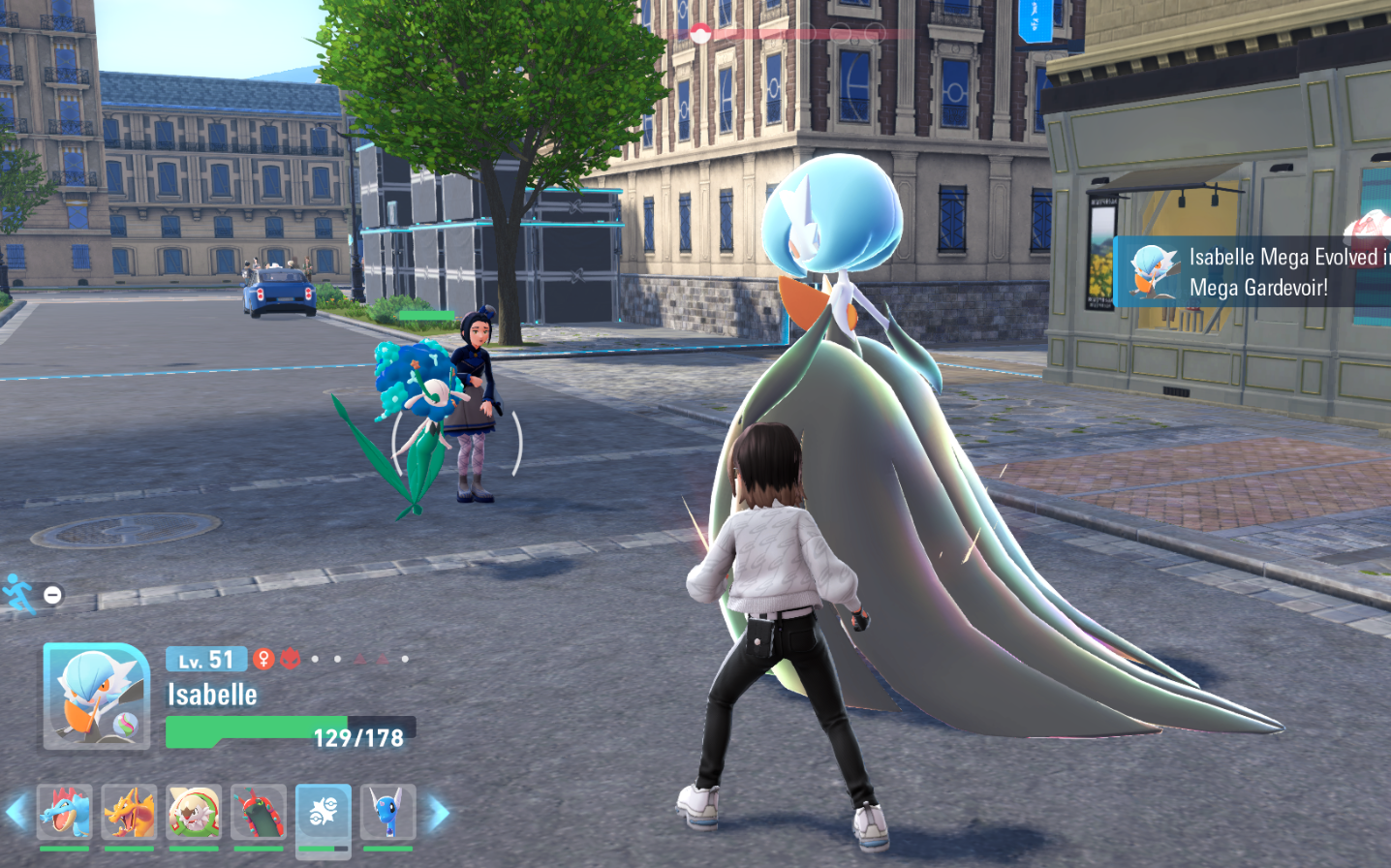Select Feraligatr in the party bar

tap(65, 812)
